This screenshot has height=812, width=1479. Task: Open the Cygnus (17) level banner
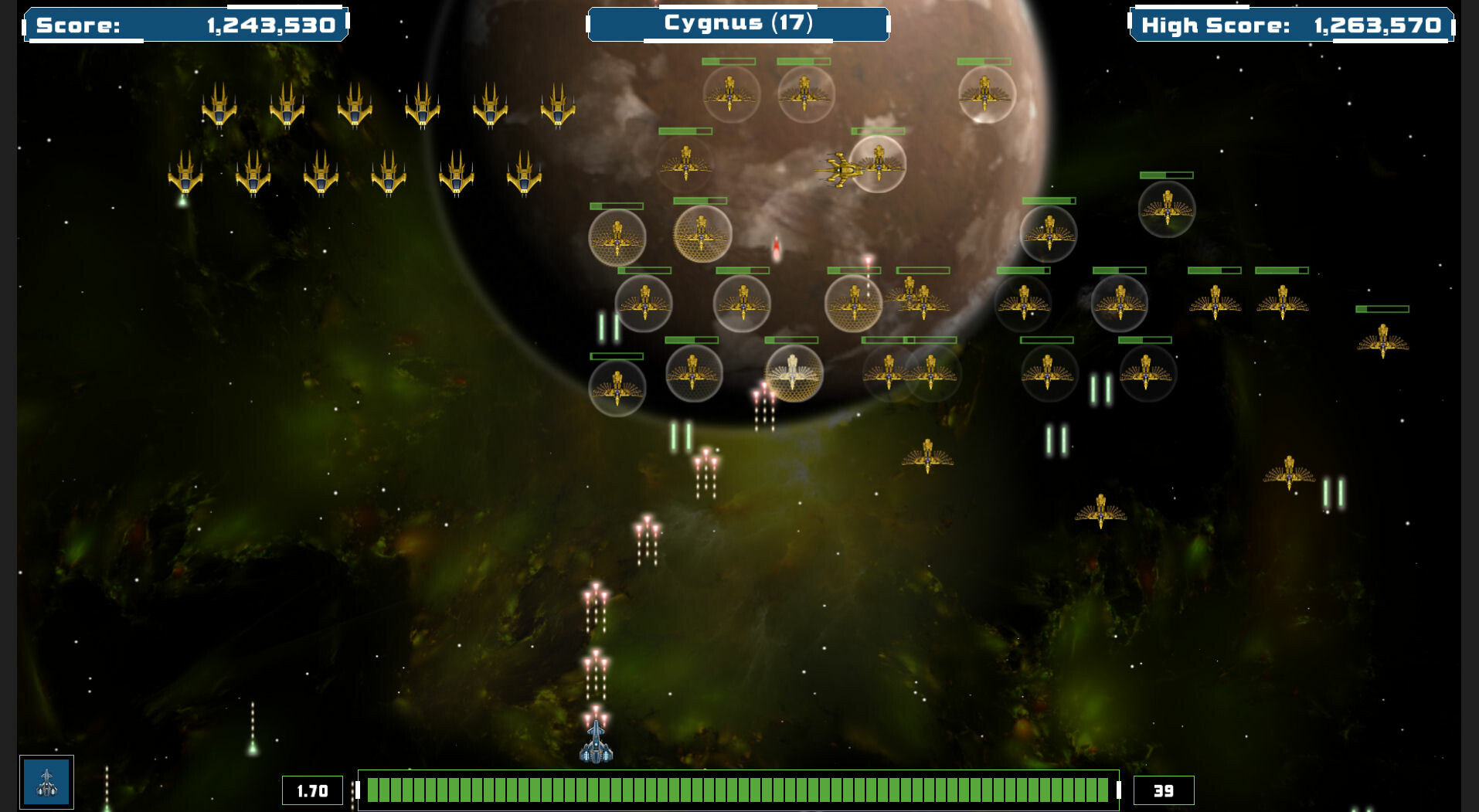[737, 24]
